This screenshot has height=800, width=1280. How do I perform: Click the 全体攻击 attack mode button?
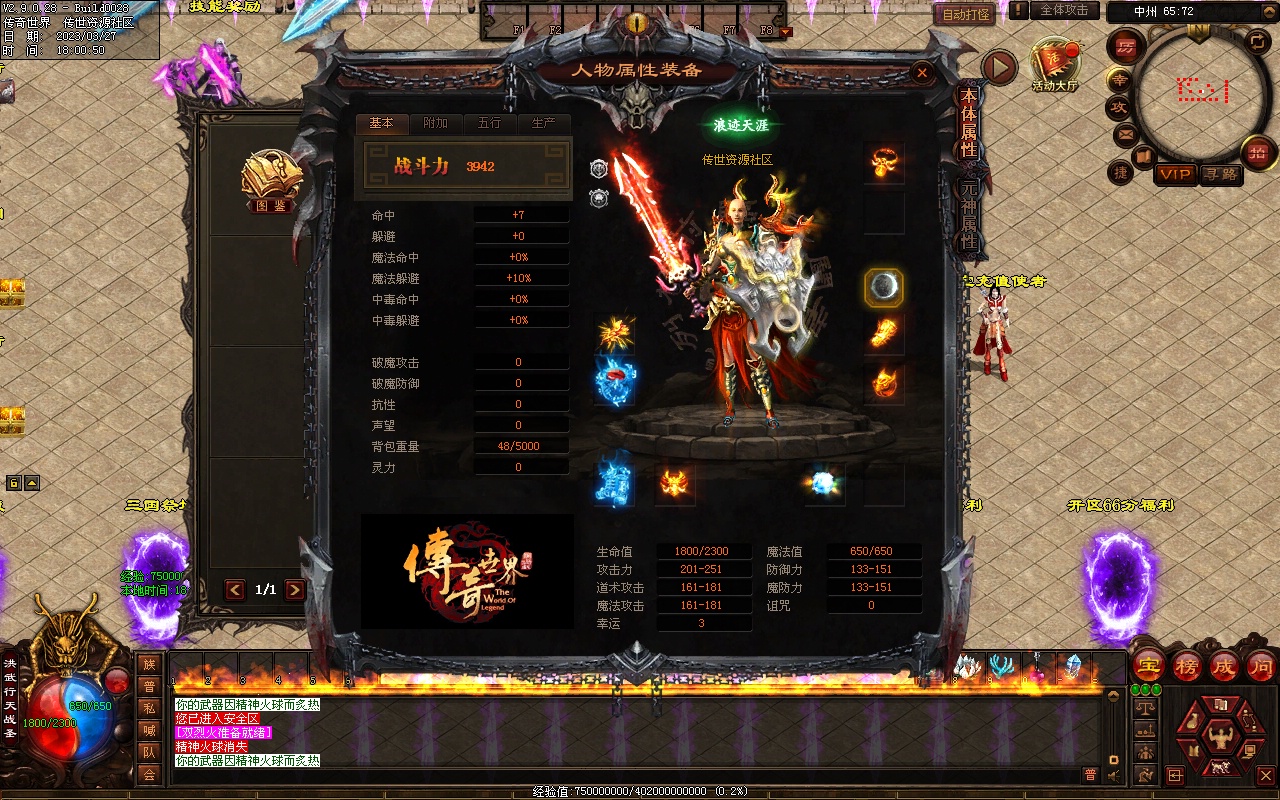coord(1064,10)
